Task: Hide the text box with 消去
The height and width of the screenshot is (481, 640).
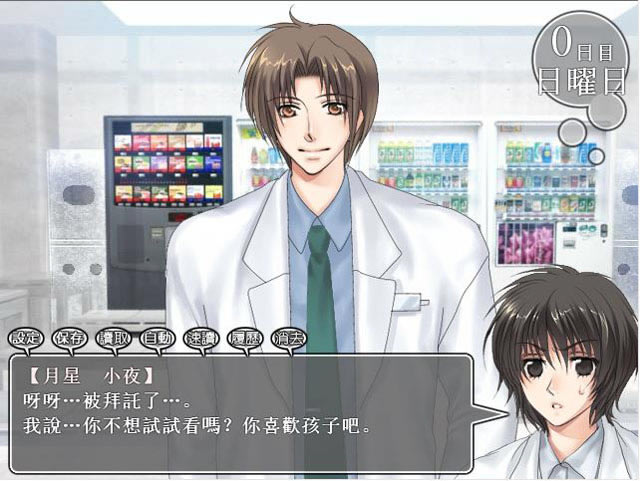Action: pos(288,338)
